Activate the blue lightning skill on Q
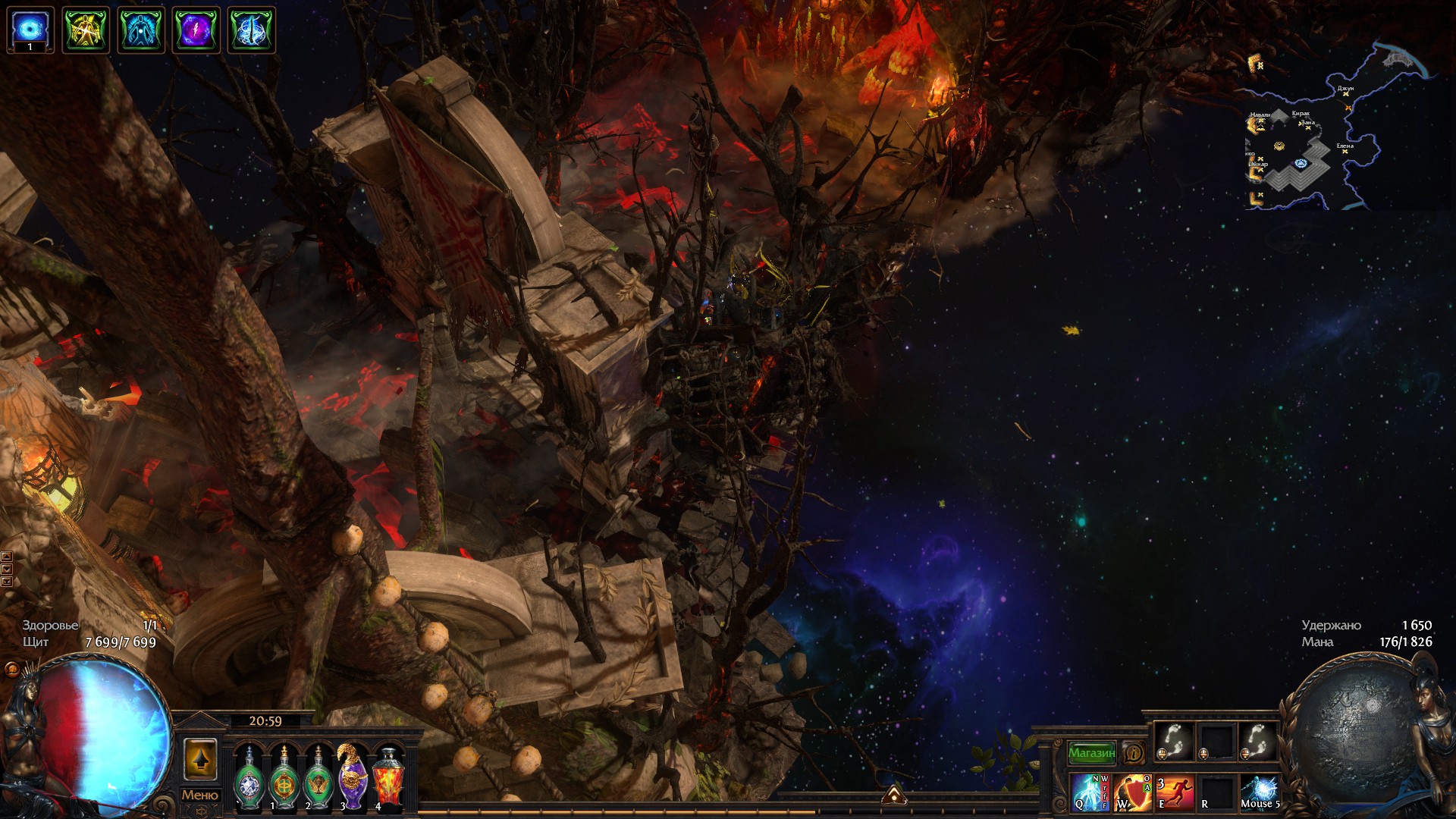 pyautogui.click(x=1090, y=792)
